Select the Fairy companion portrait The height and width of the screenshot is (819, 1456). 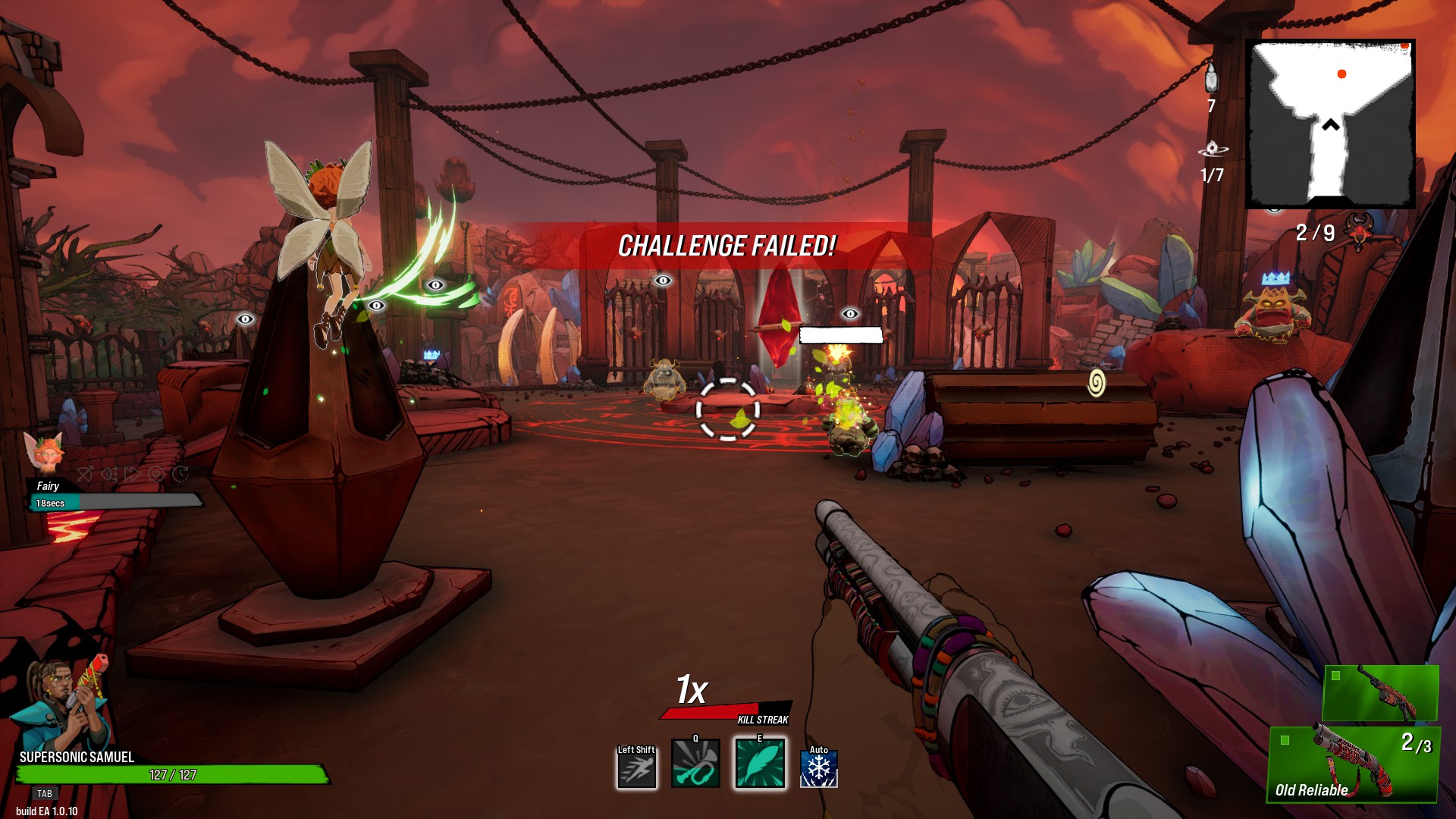coord(45,453)
